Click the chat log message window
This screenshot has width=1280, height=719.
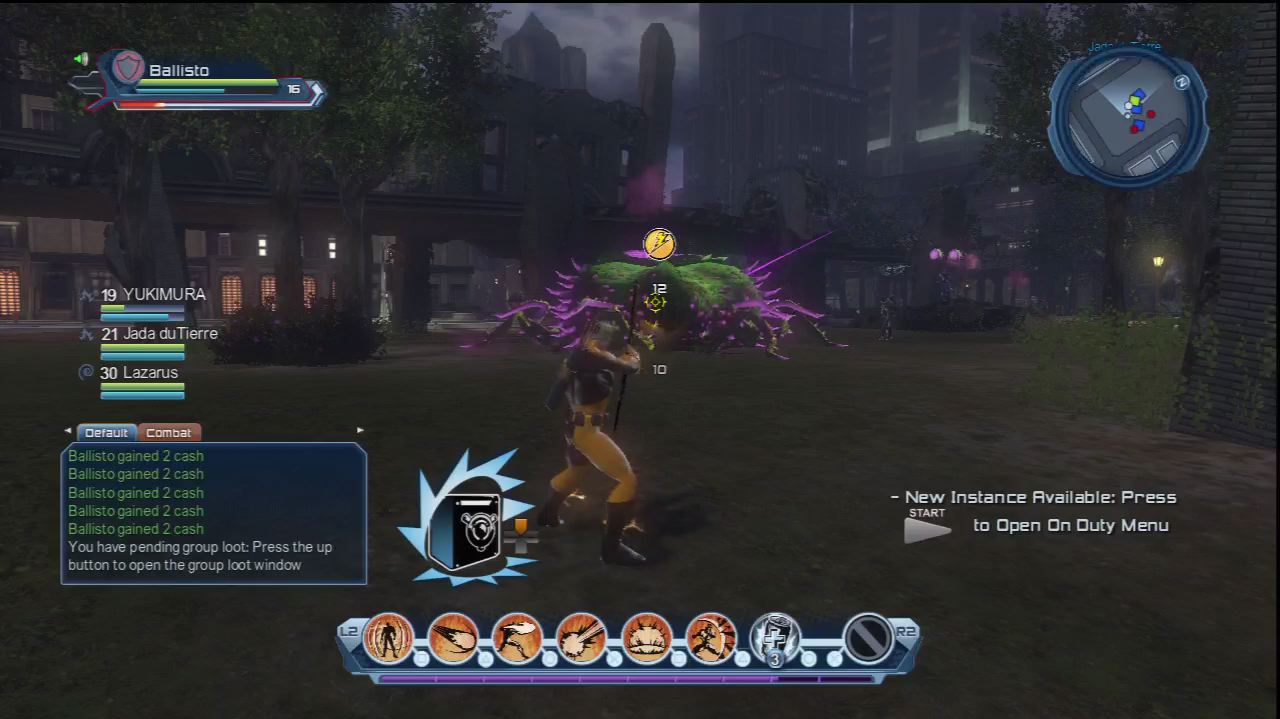(x=213, y=513)
